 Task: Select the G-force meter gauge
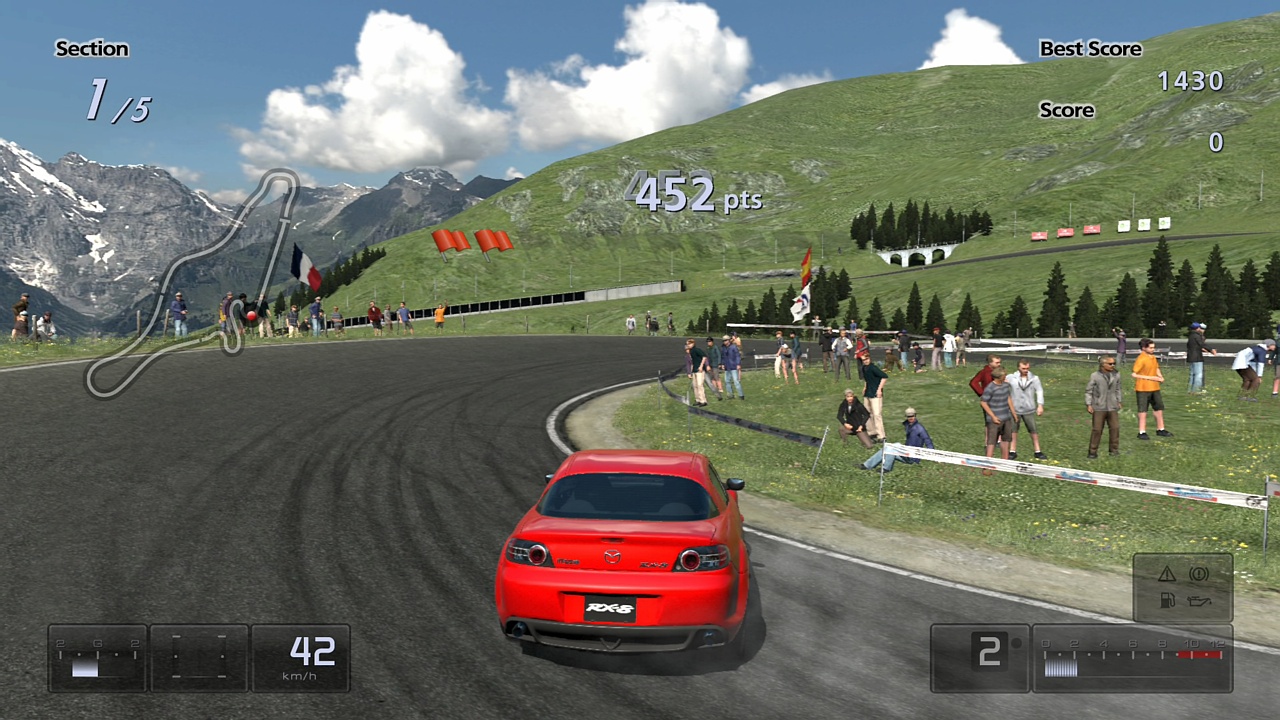(98, 658)
